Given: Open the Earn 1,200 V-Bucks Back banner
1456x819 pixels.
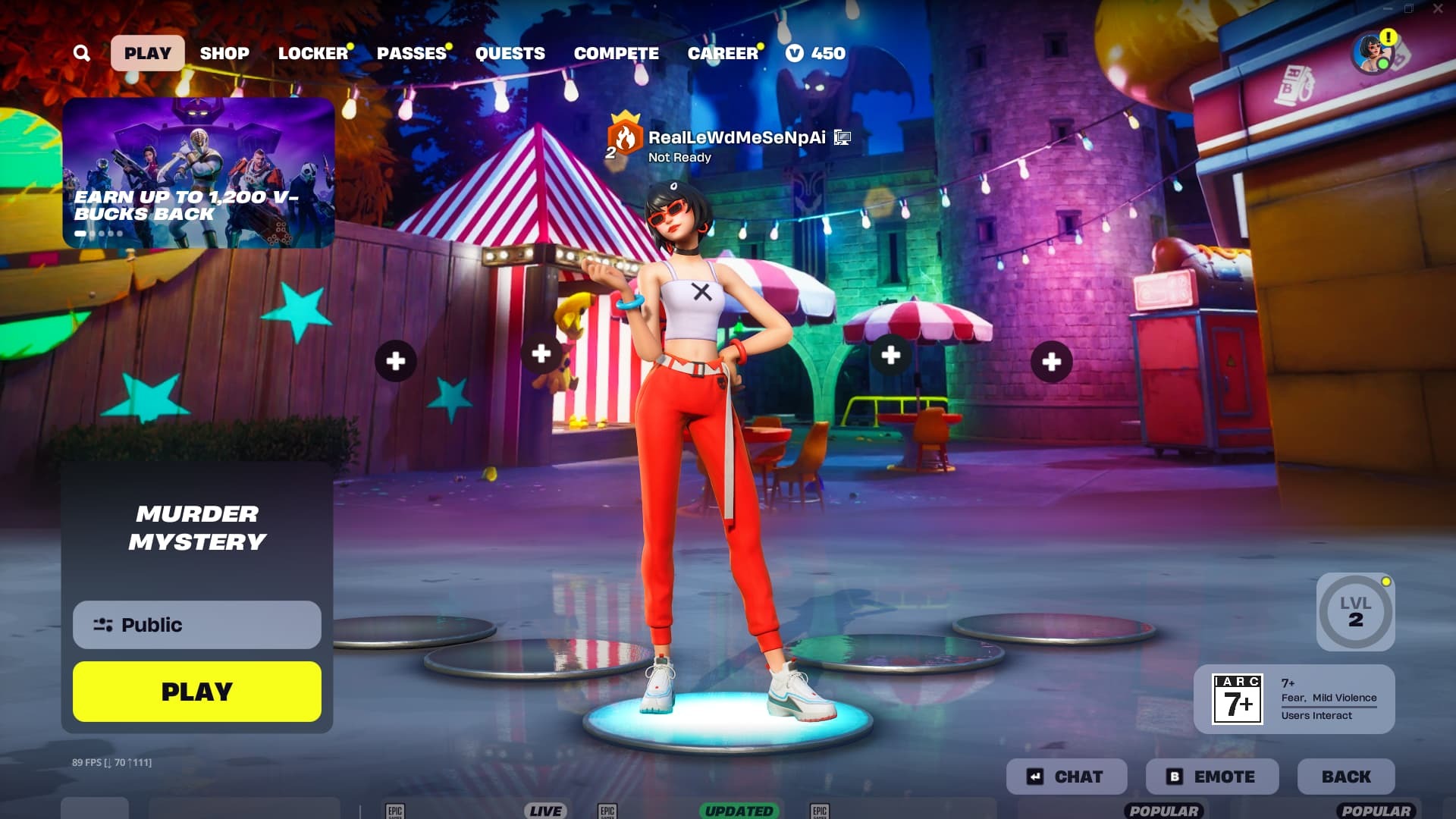Looking at the screenshot, I should [x=198, y=172].
